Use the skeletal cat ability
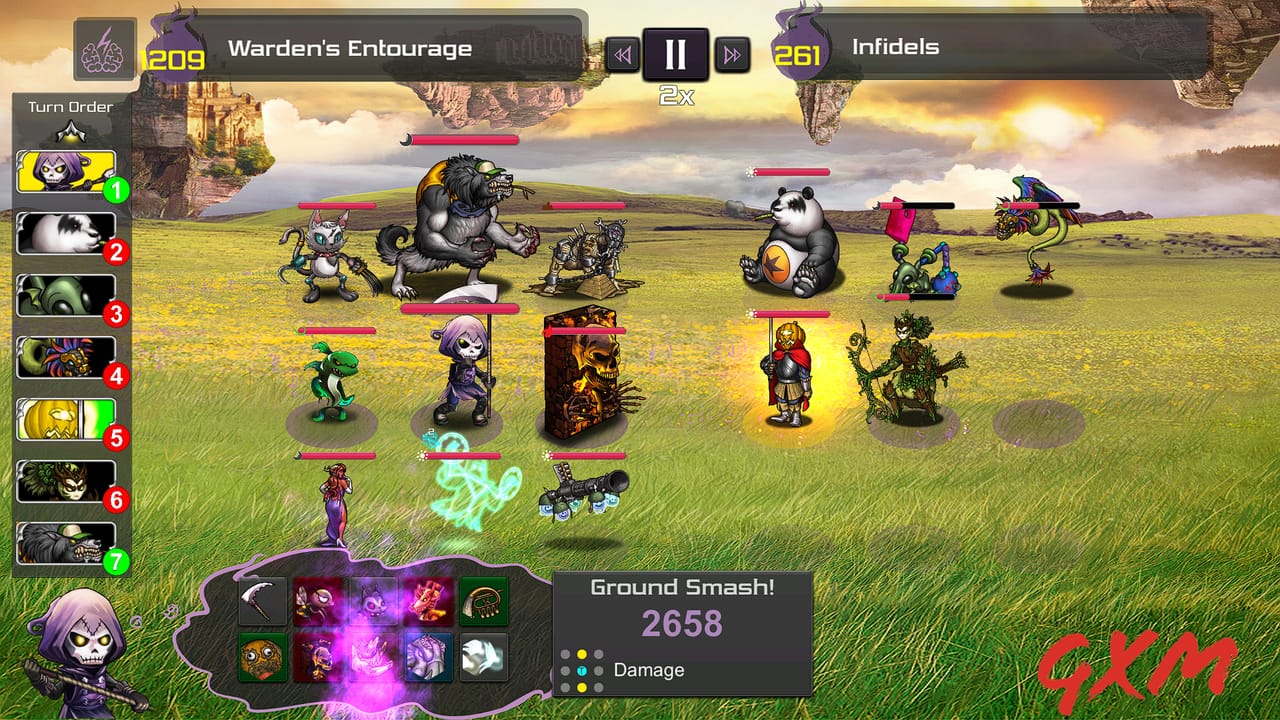 point(372,601)
